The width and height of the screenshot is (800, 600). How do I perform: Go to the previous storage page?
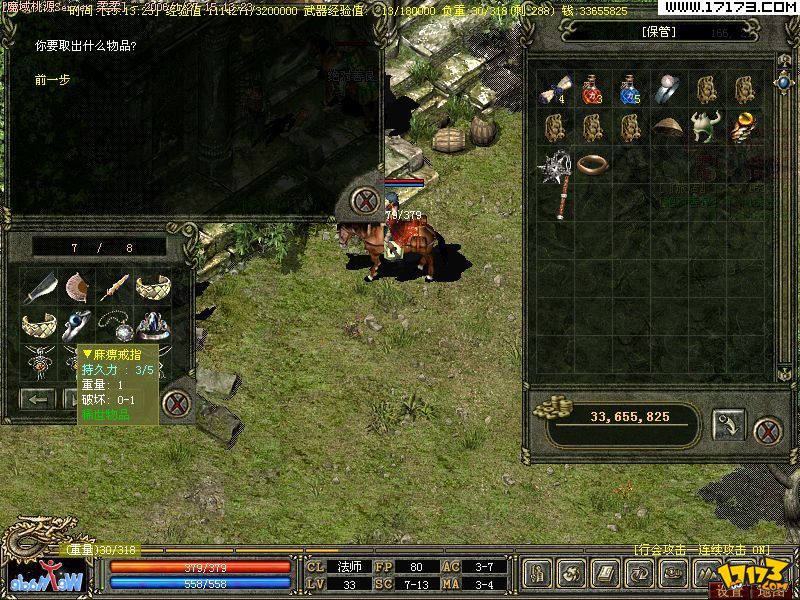click(x=39, y=400)
